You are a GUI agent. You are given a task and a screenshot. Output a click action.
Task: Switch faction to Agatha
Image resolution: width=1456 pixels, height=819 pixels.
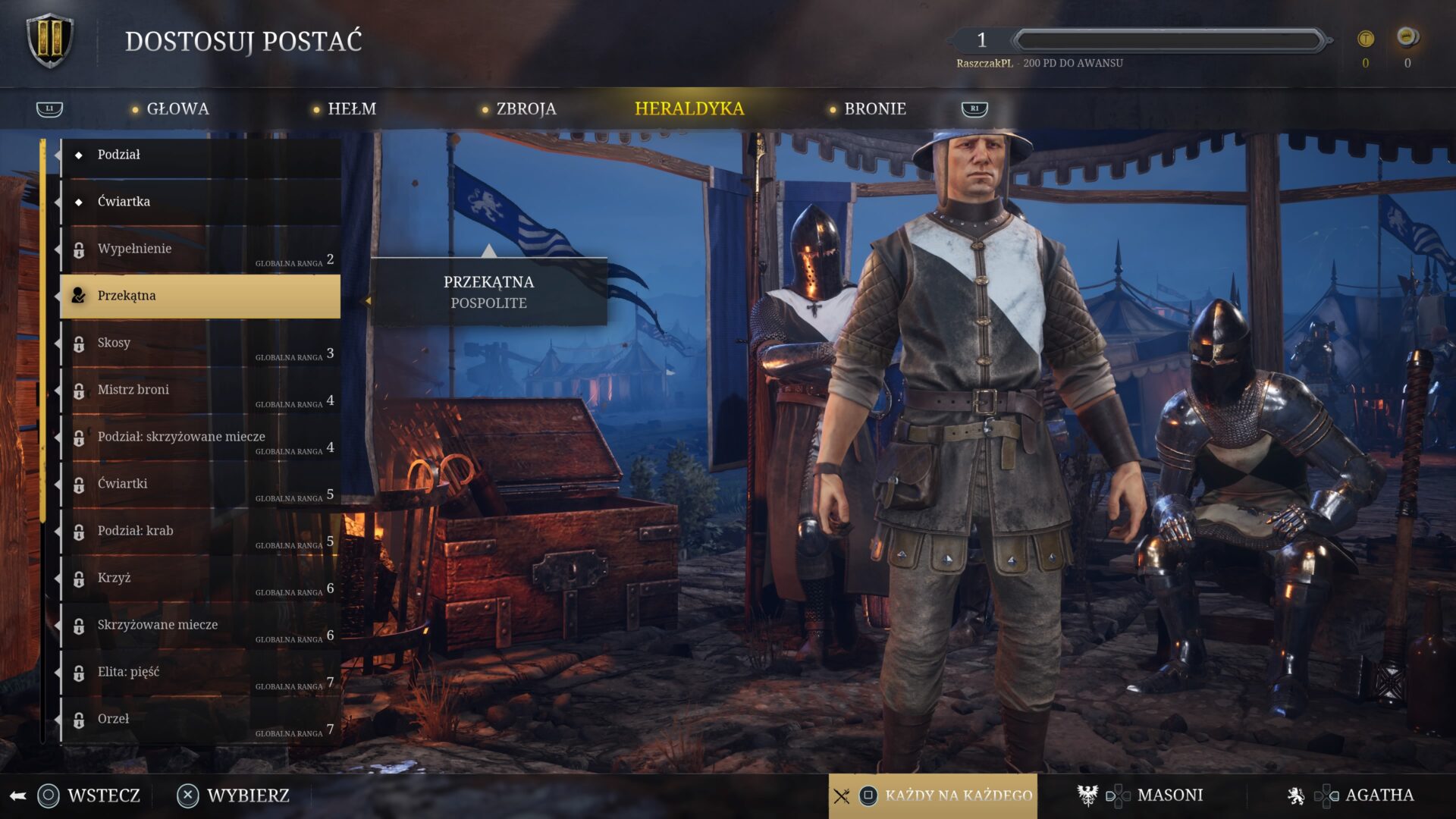(x=1378, y=795)
